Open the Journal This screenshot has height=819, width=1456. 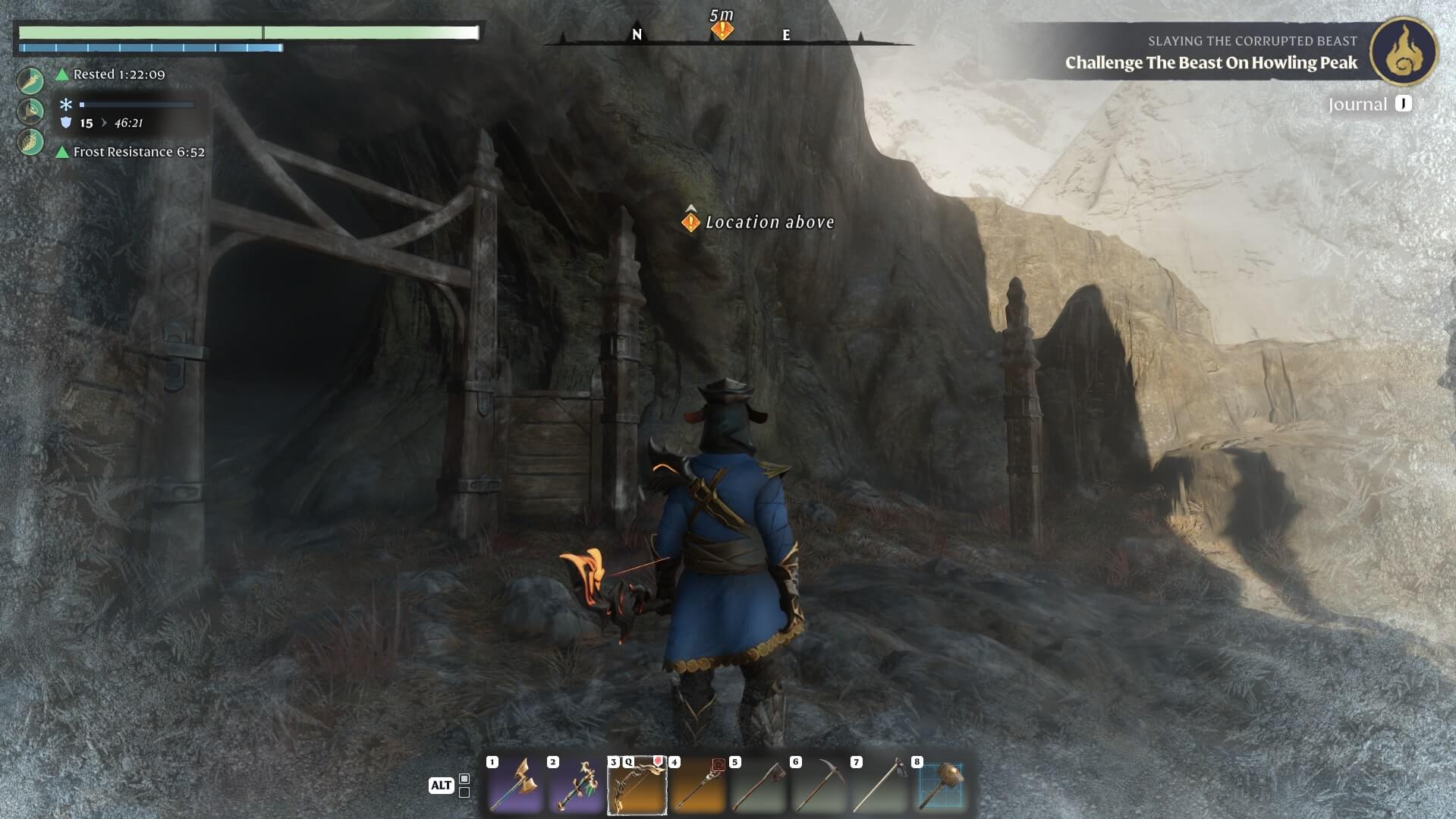pos(1369,104)
